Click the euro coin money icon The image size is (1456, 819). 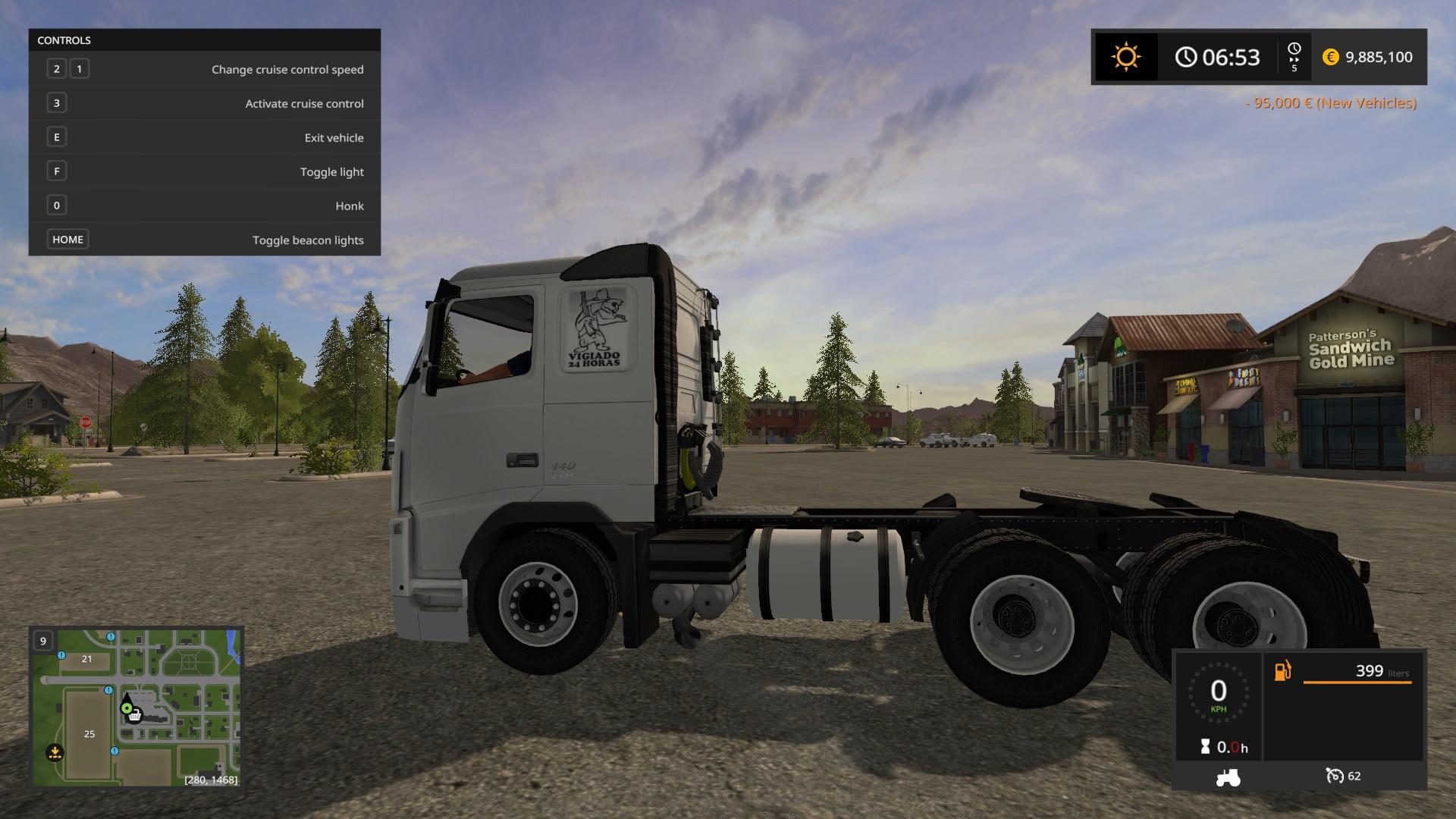click(x=1330, y=58)
